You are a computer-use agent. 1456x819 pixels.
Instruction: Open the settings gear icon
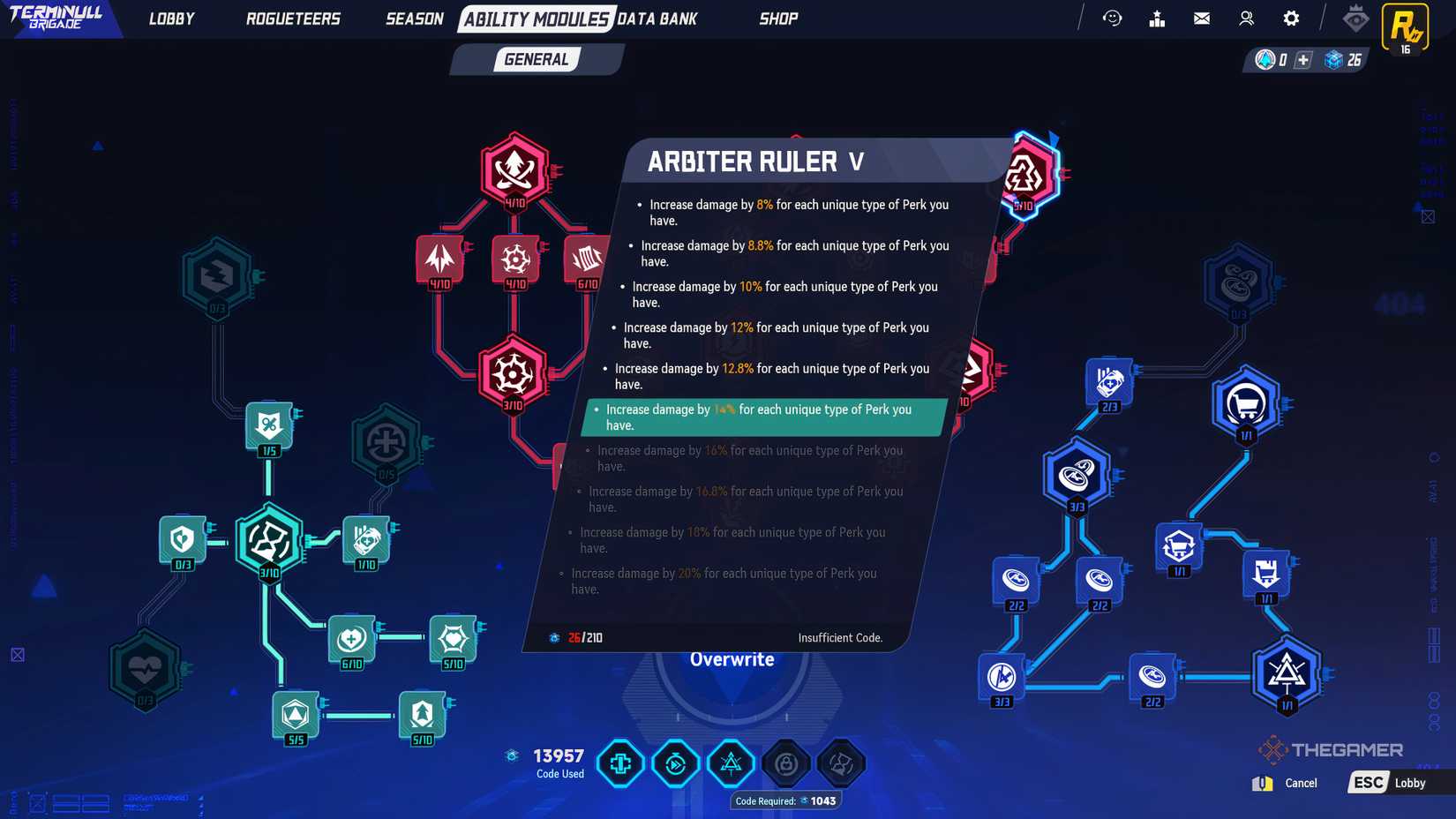1290,18
